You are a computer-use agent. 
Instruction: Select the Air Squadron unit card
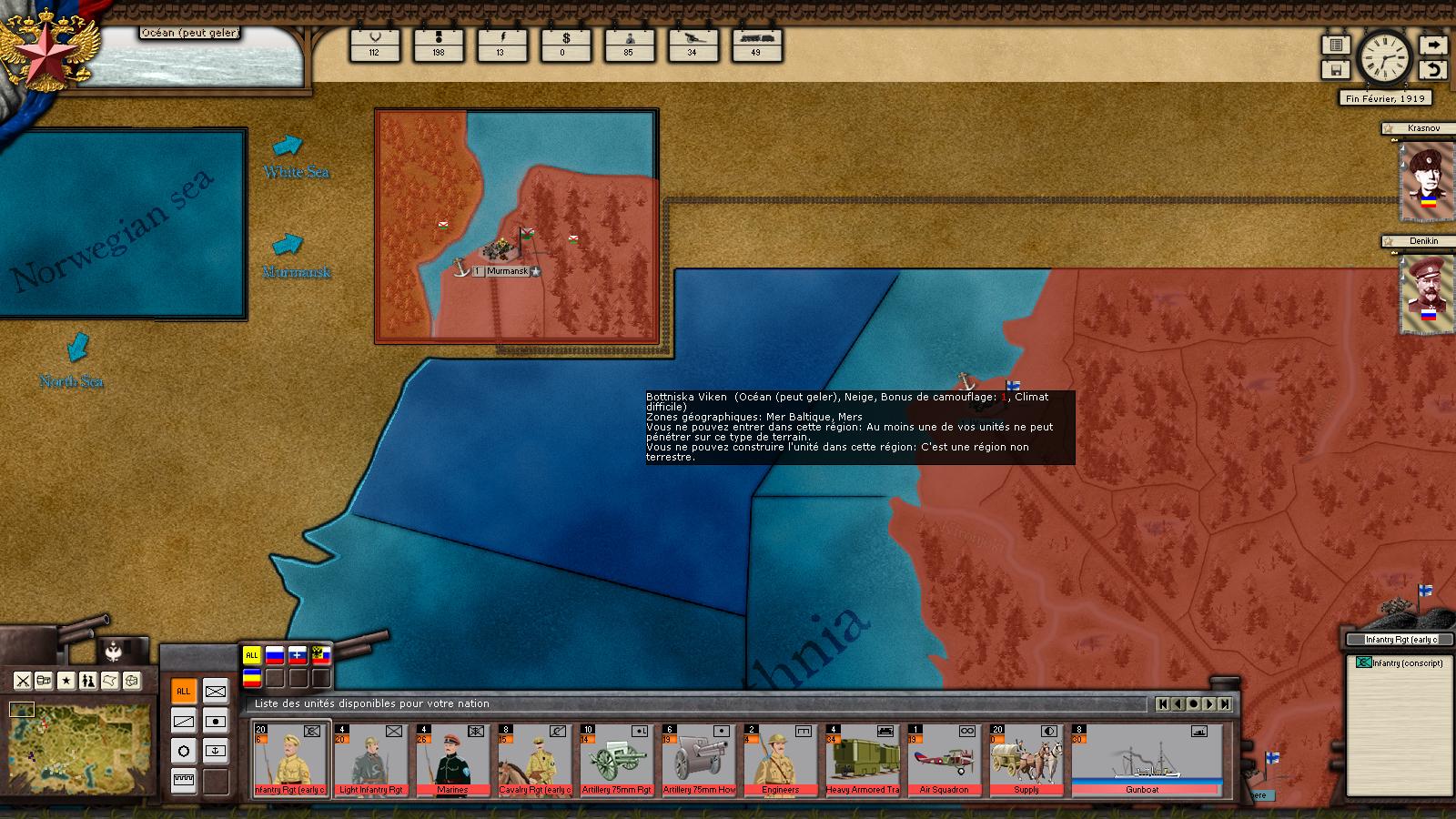click(x=944, y=761)
